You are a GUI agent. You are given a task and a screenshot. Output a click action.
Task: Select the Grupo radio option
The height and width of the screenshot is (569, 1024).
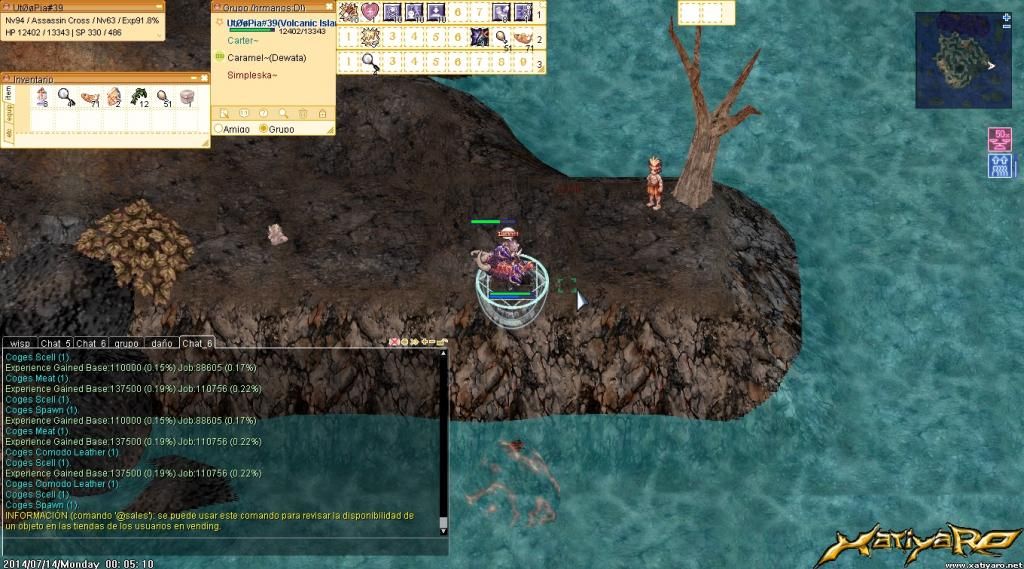(264, 129)
